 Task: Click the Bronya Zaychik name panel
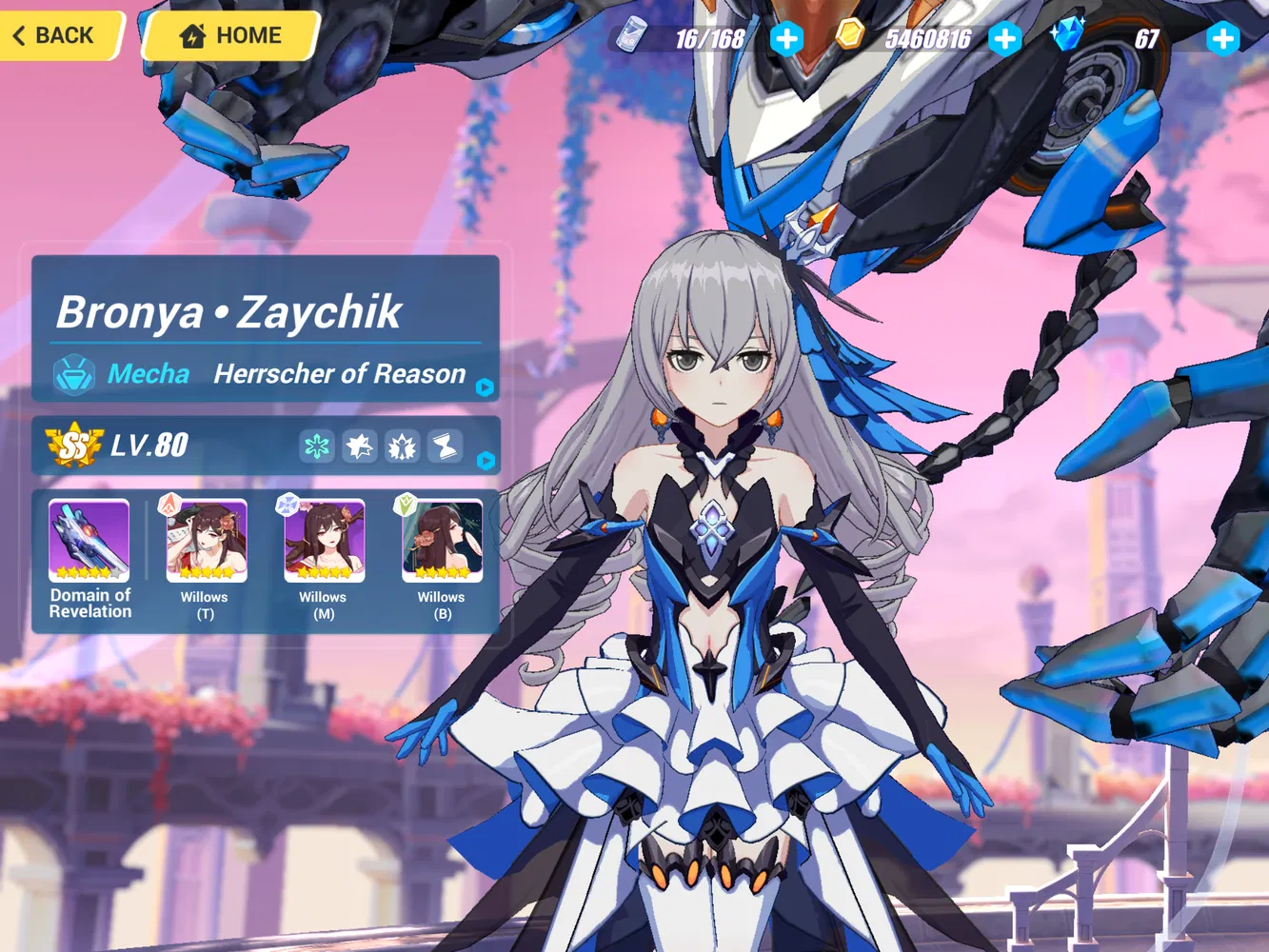228,311
